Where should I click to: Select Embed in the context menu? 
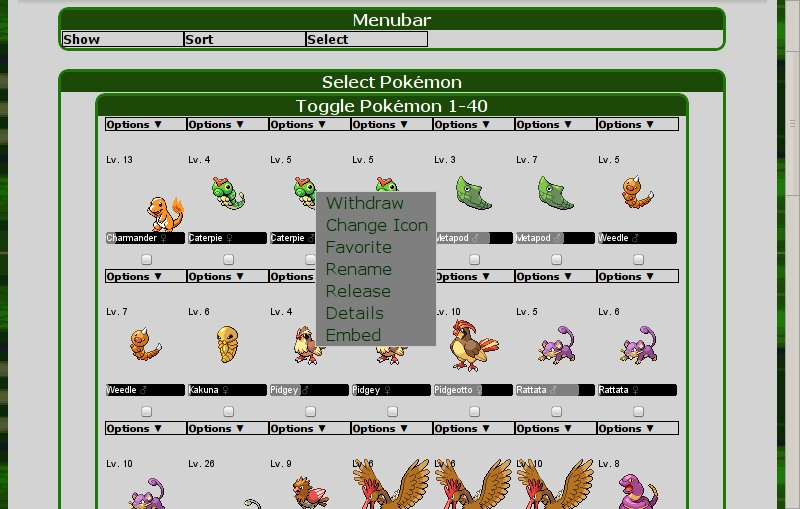pos(353,335)
